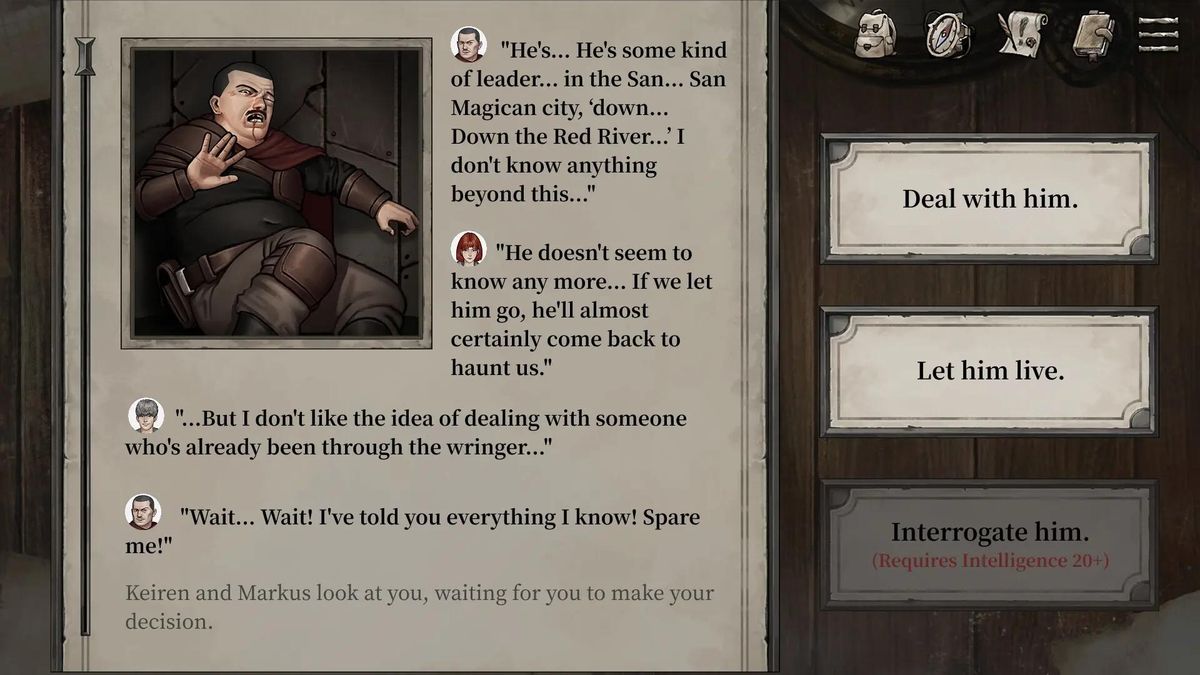
Task: Open the compass map icon
Action: 944,35
